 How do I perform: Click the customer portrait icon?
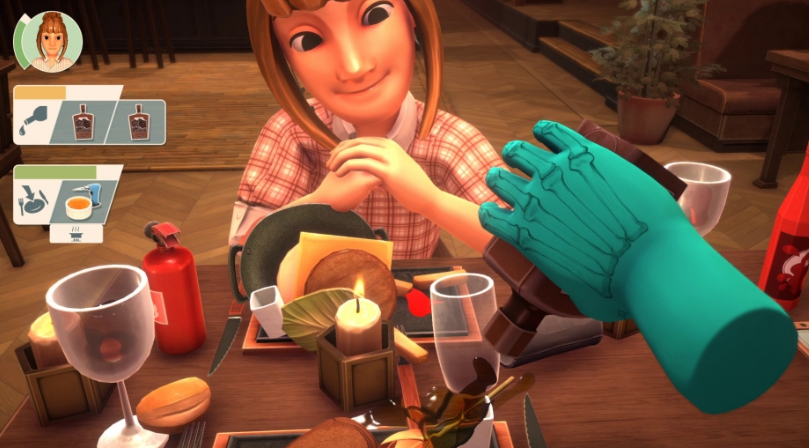47,42
